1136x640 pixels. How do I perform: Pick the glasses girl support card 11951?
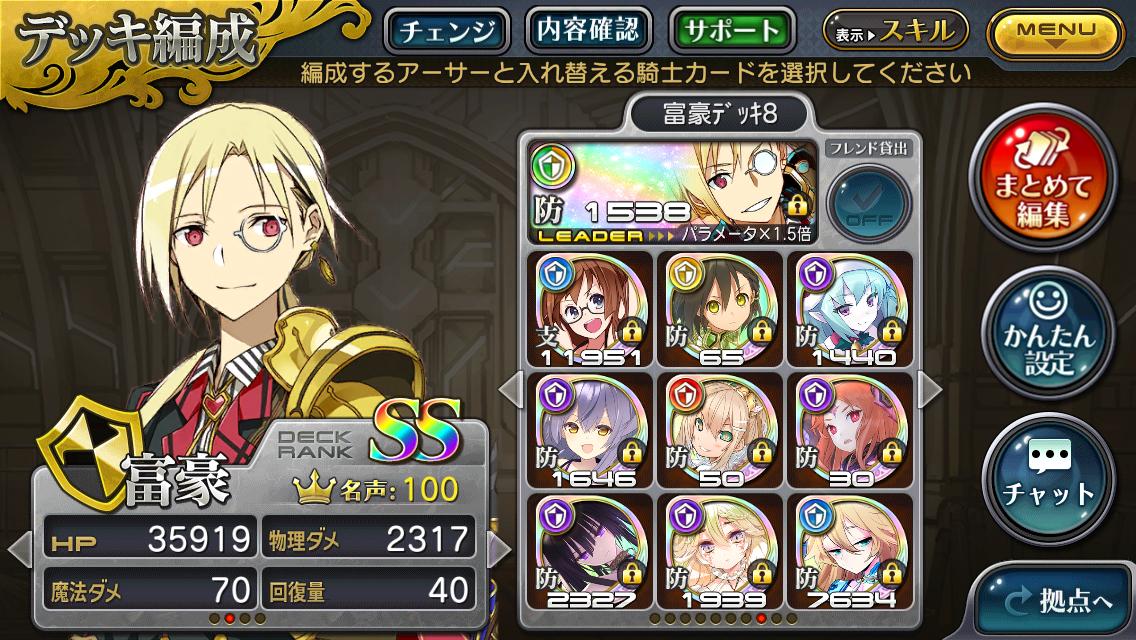(x=592, y=308)
